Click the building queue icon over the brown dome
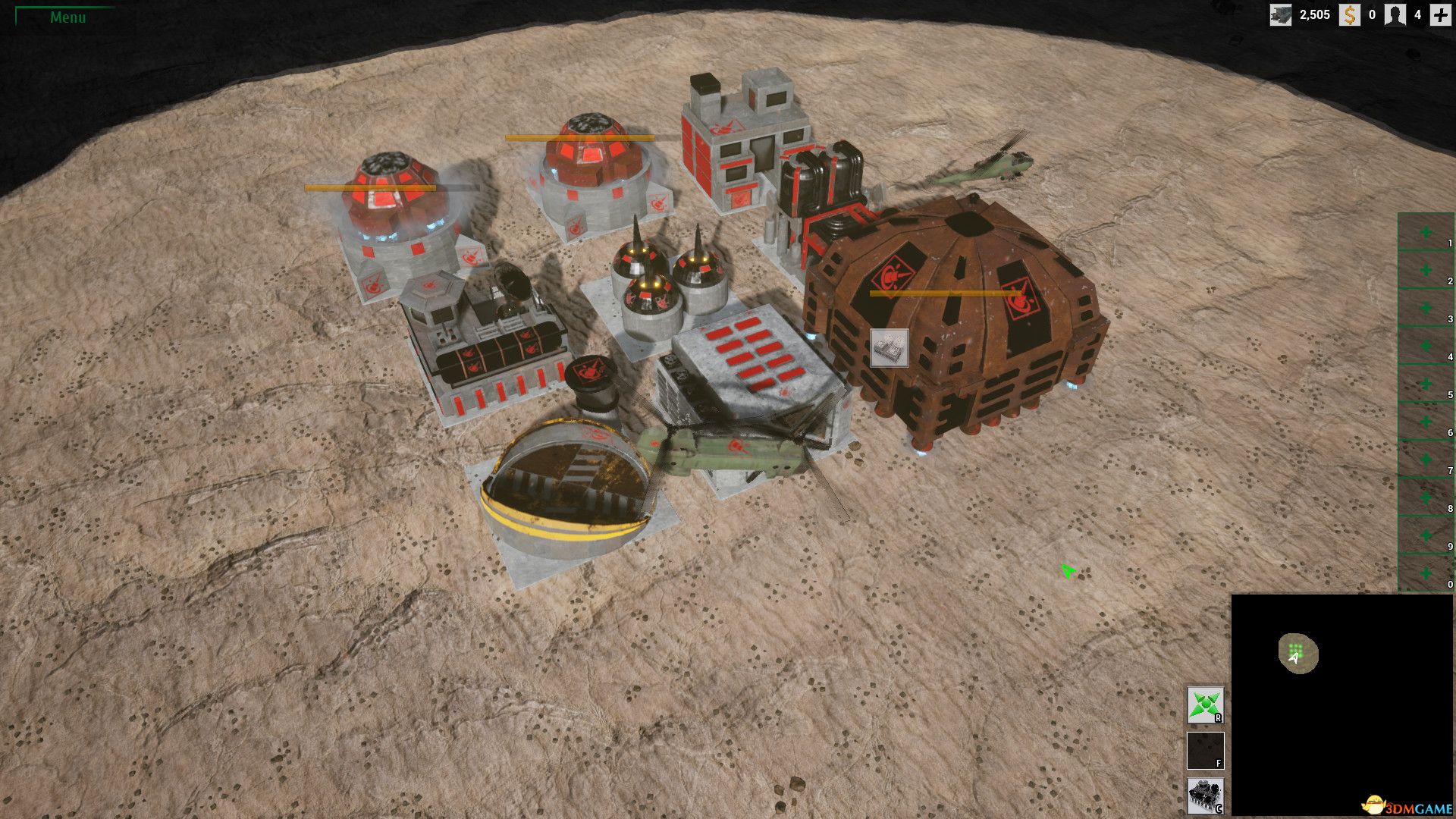Viewport: 1456px width, 819px height. tap(889, 348)
